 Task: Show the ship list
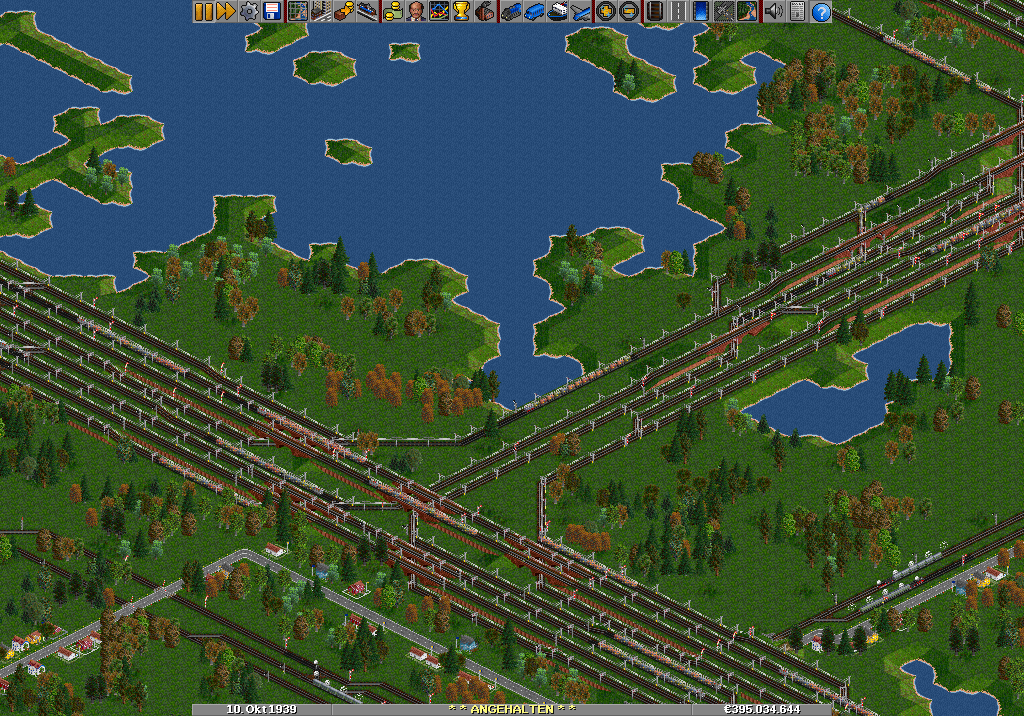[x=558, y=11]
